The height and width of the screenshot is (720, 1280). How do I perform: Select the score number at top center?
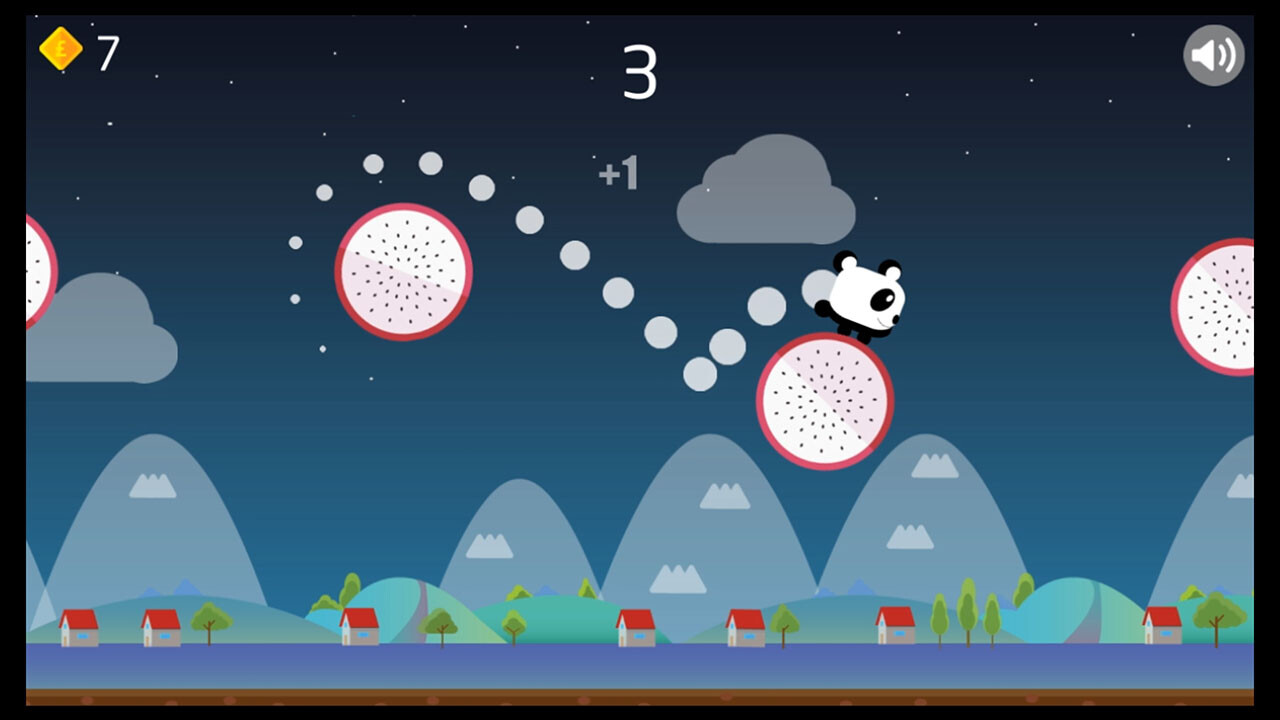tap(643, 70)
